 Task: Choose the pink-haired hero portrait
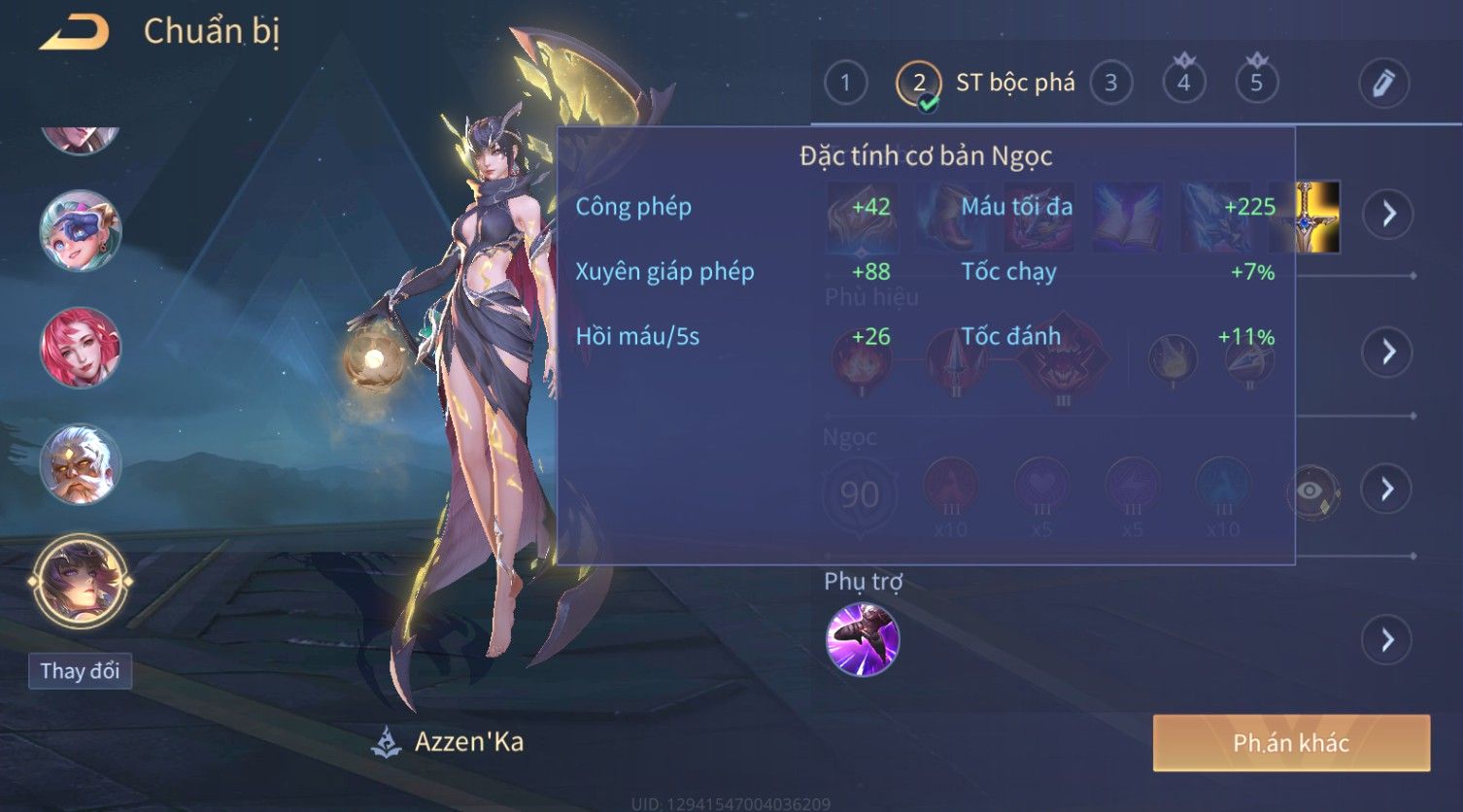tap(80, 348)
